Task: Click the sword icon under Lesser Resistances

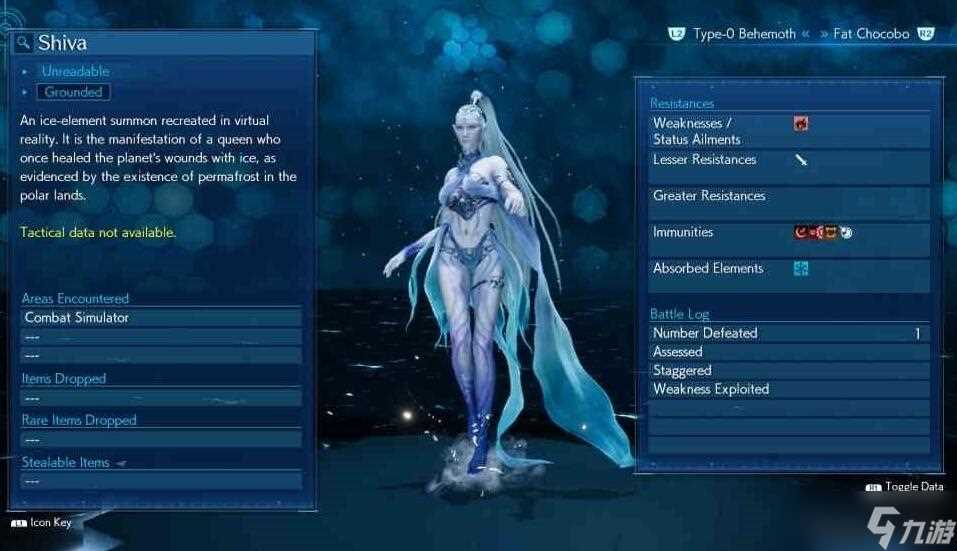Action: click(801, 160)
